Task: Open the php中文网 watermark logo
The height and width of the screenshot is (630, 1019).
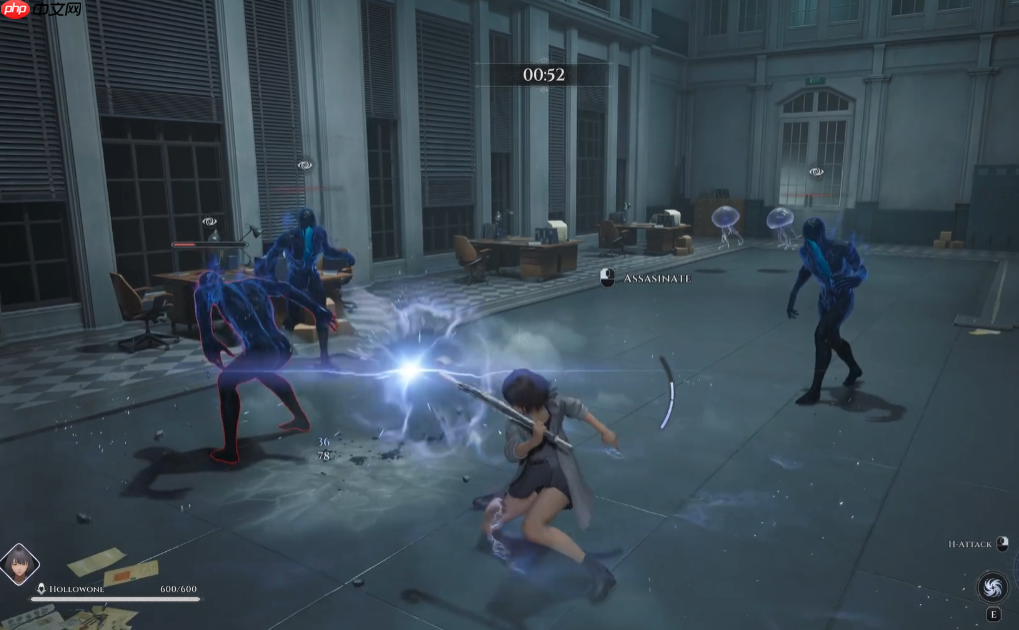Action: click(x=41, y=11)
